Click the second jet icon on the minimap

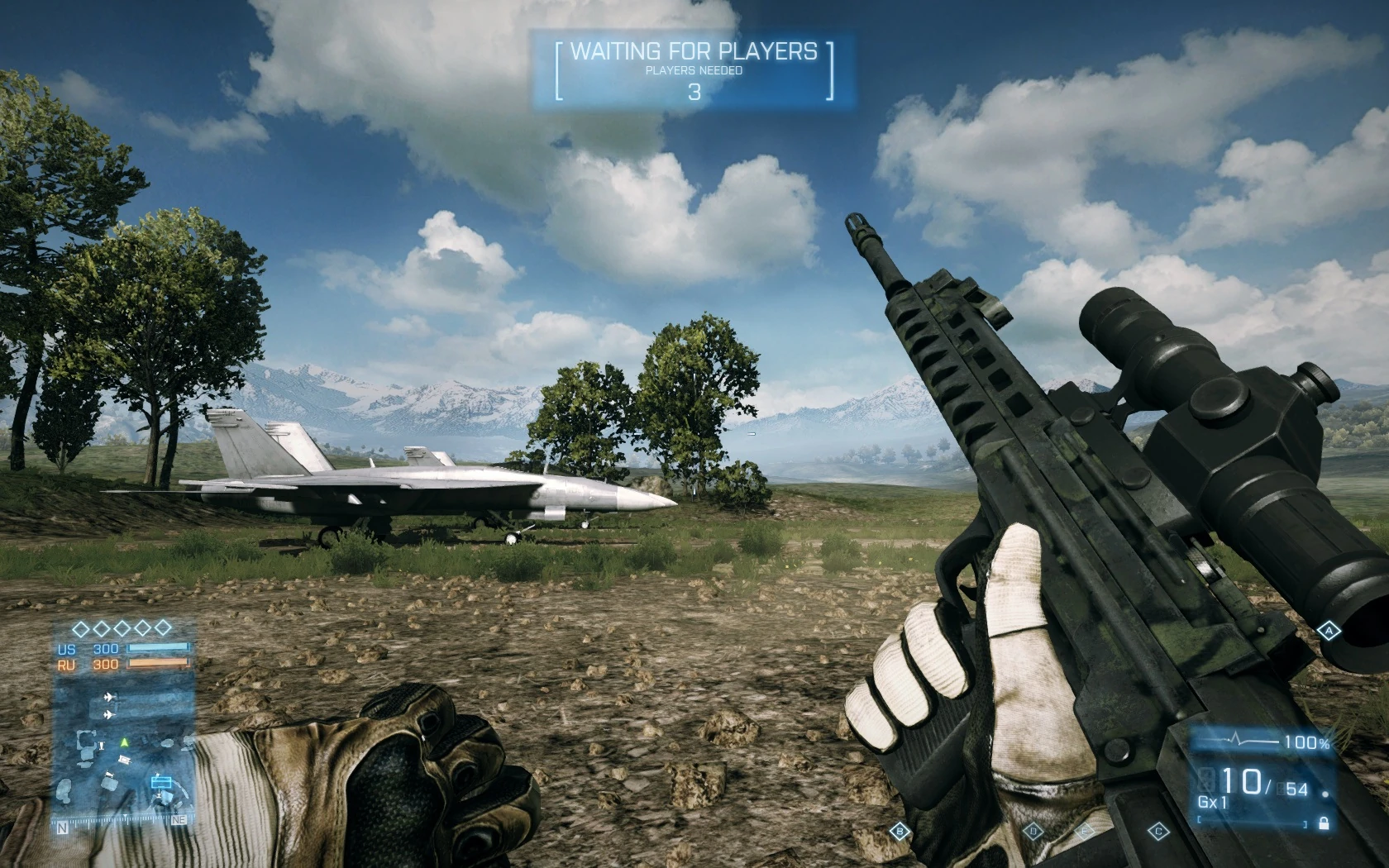(108, 713)
